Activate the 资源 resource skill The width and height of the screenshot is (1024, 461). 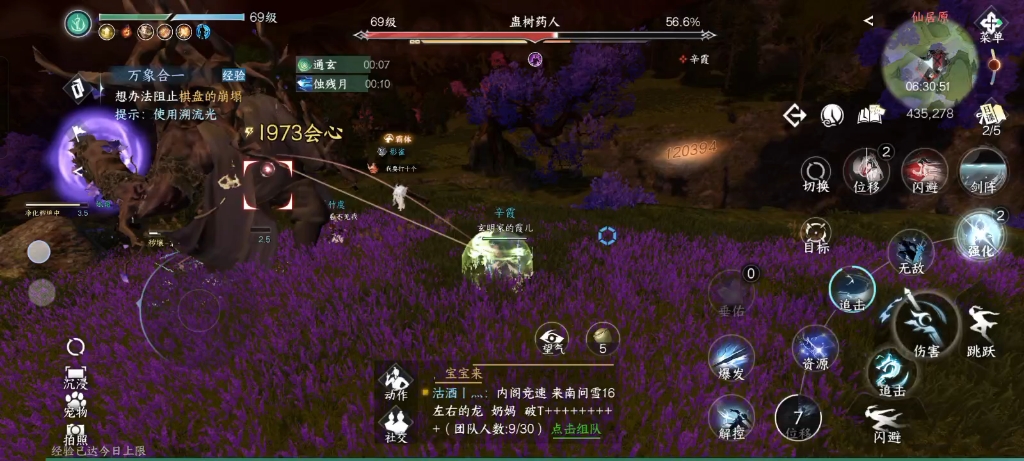815,349
